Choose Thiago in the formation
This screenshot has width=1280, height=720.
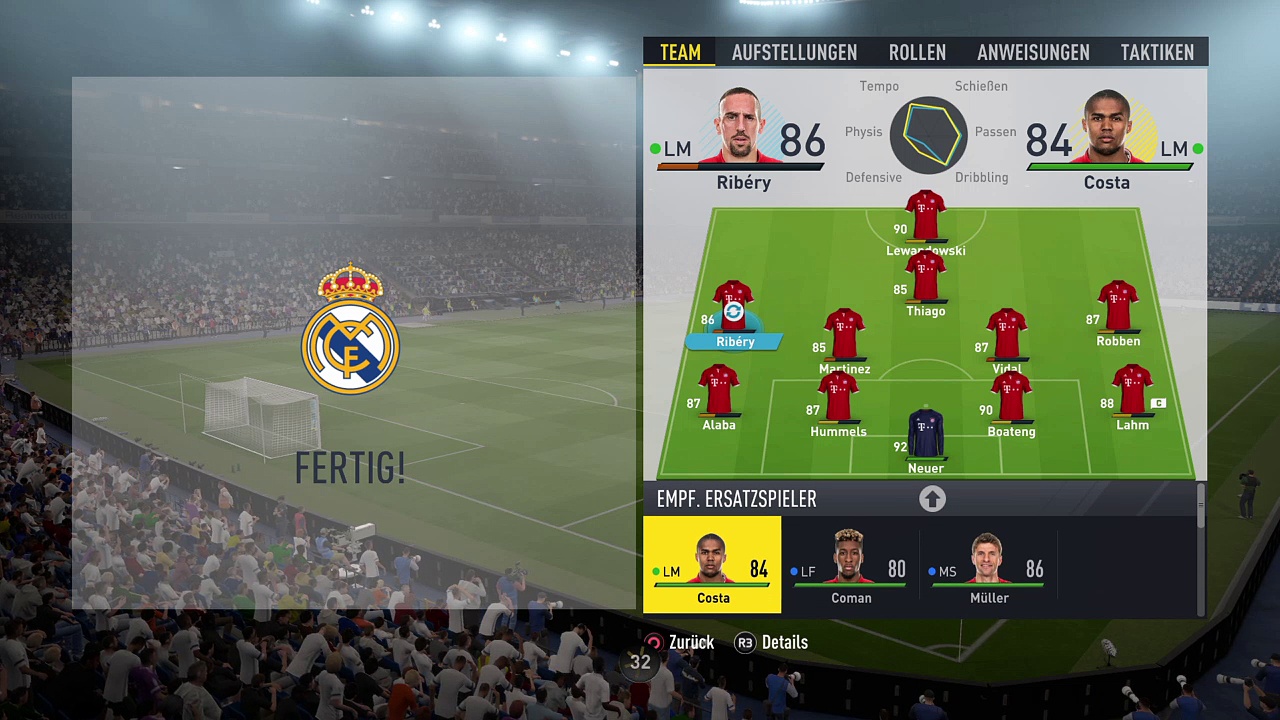click(925, 282)
